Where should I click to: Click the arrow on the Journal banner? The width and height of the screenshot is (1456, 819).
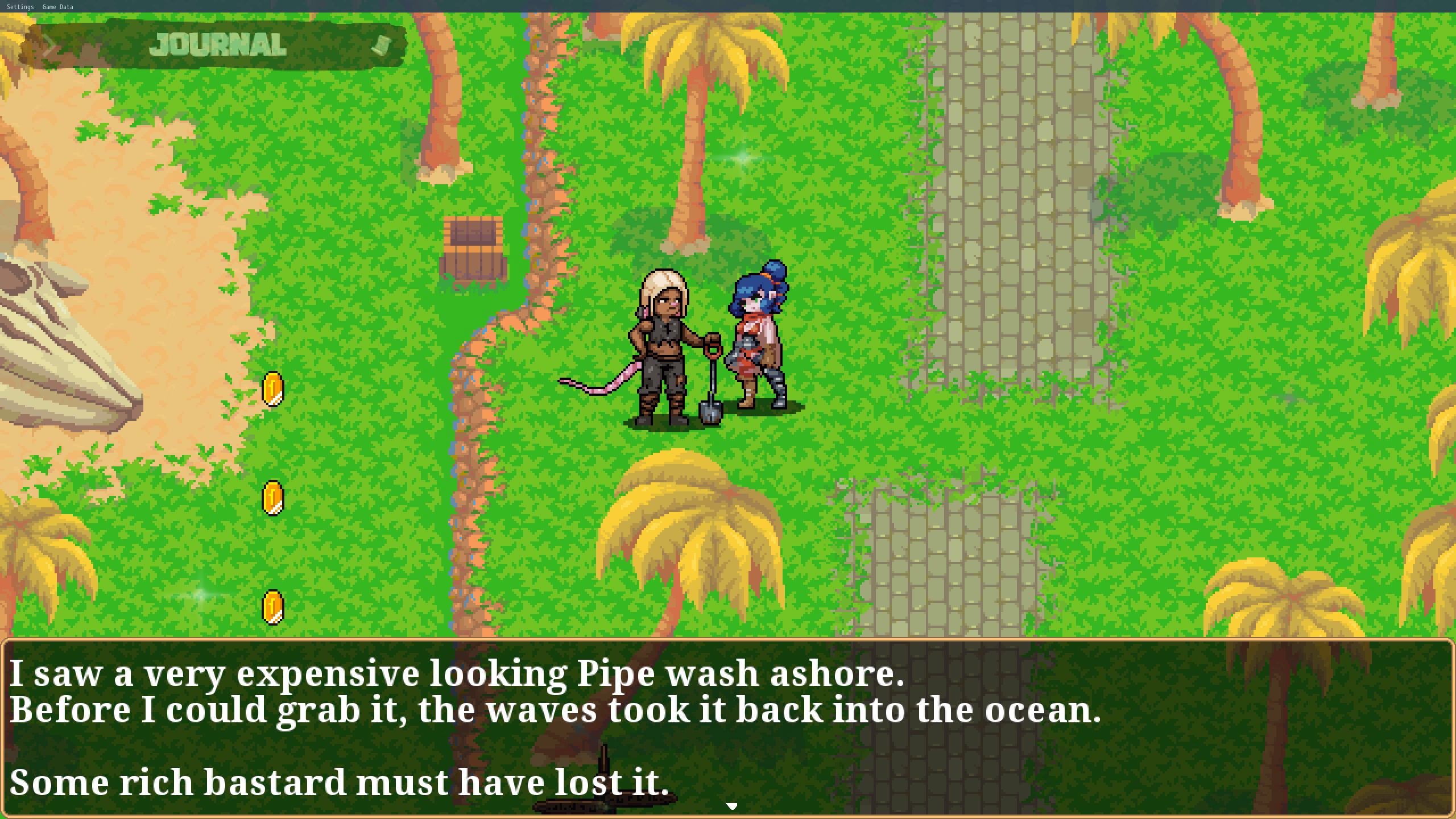pyautogui.click(x=49, y=45)
